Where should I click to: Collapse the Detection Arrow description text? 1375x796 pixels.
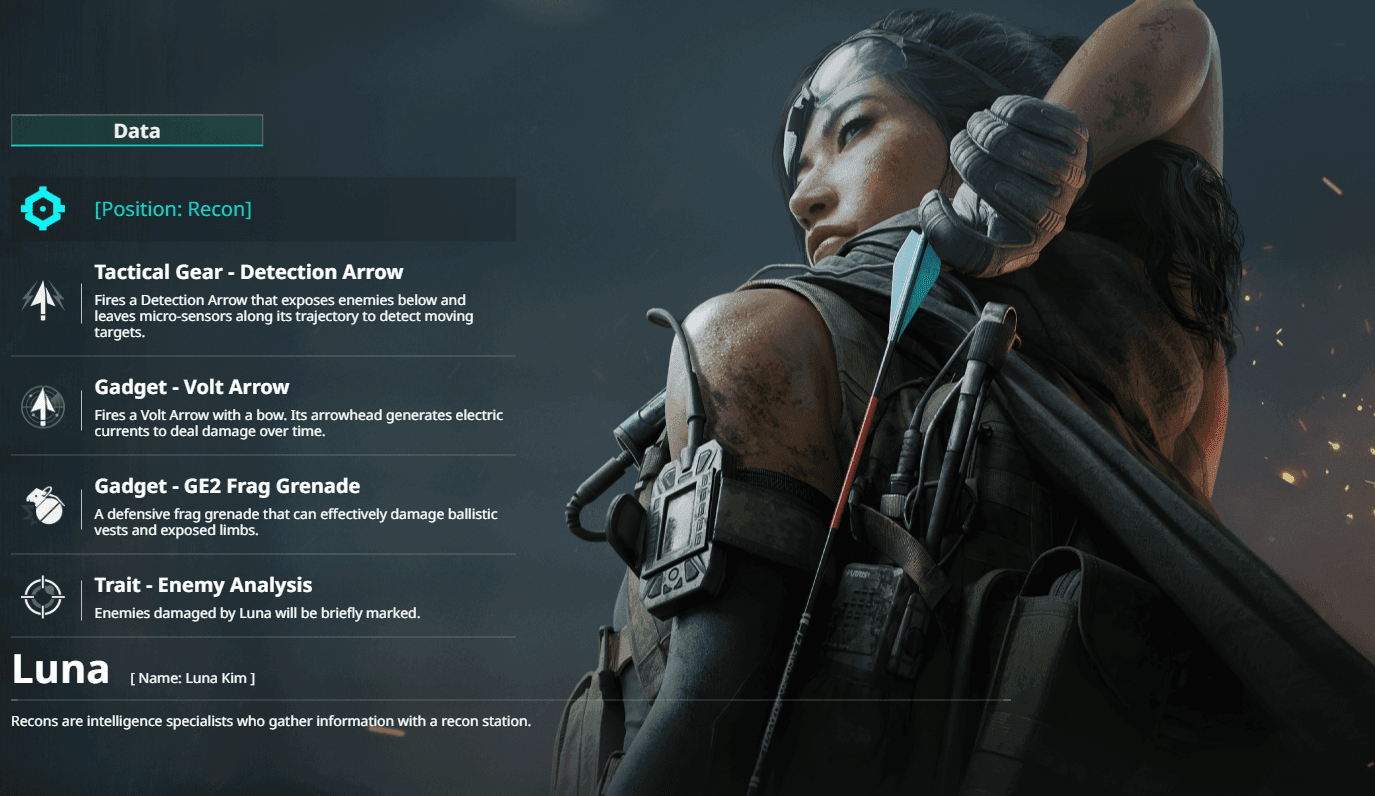[282, 316]
